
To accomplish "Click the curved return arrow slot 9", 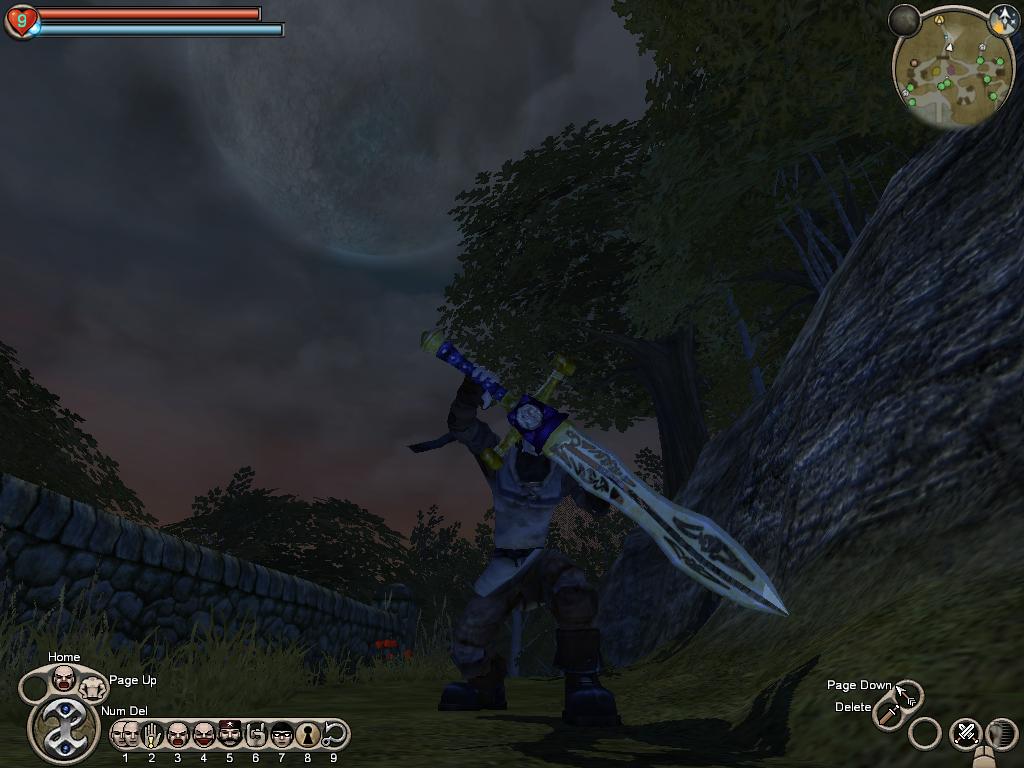I will [x=334, y=734].
